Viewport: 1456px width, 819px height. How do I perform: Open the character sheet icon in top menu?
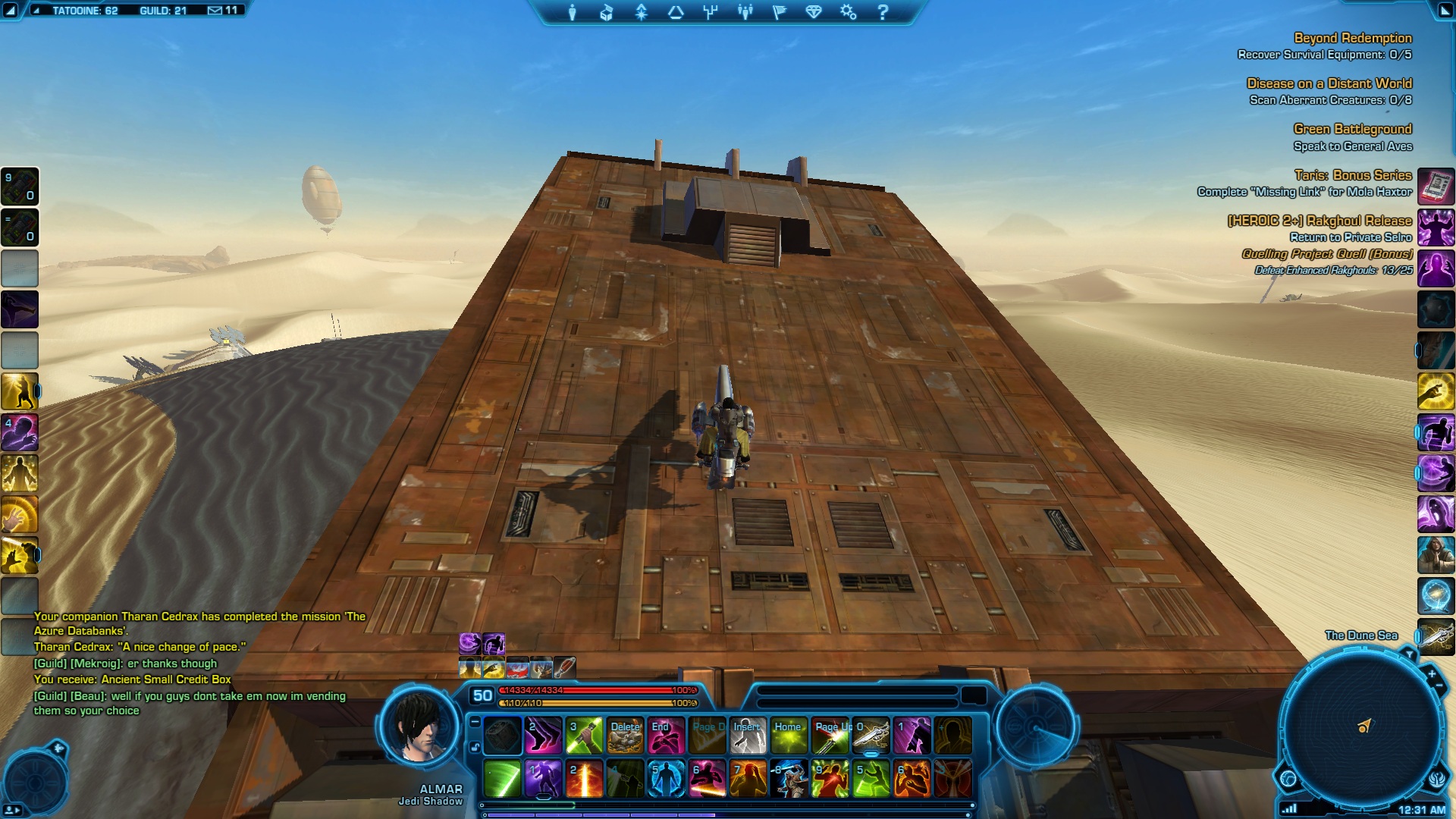pos(573,12)
